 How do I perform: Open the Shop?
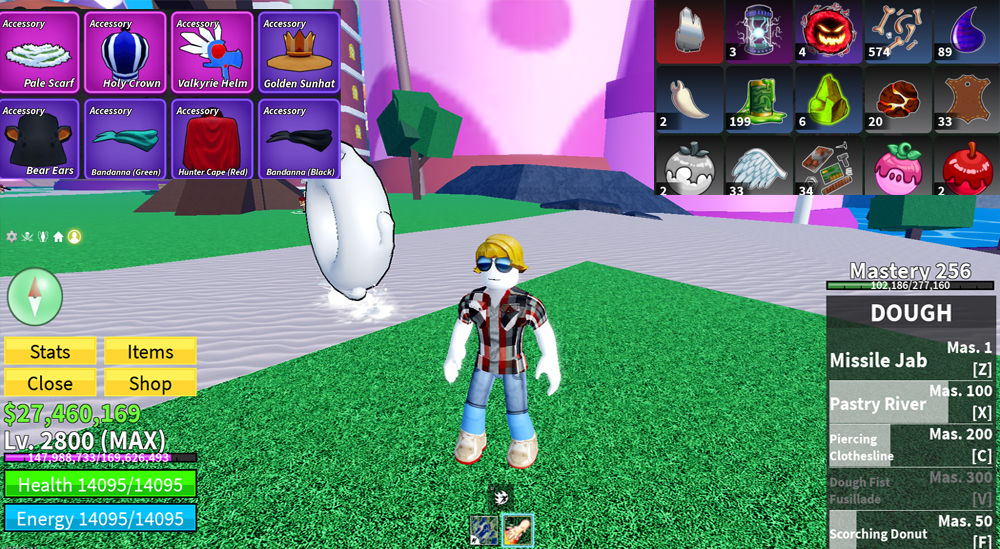150,383
